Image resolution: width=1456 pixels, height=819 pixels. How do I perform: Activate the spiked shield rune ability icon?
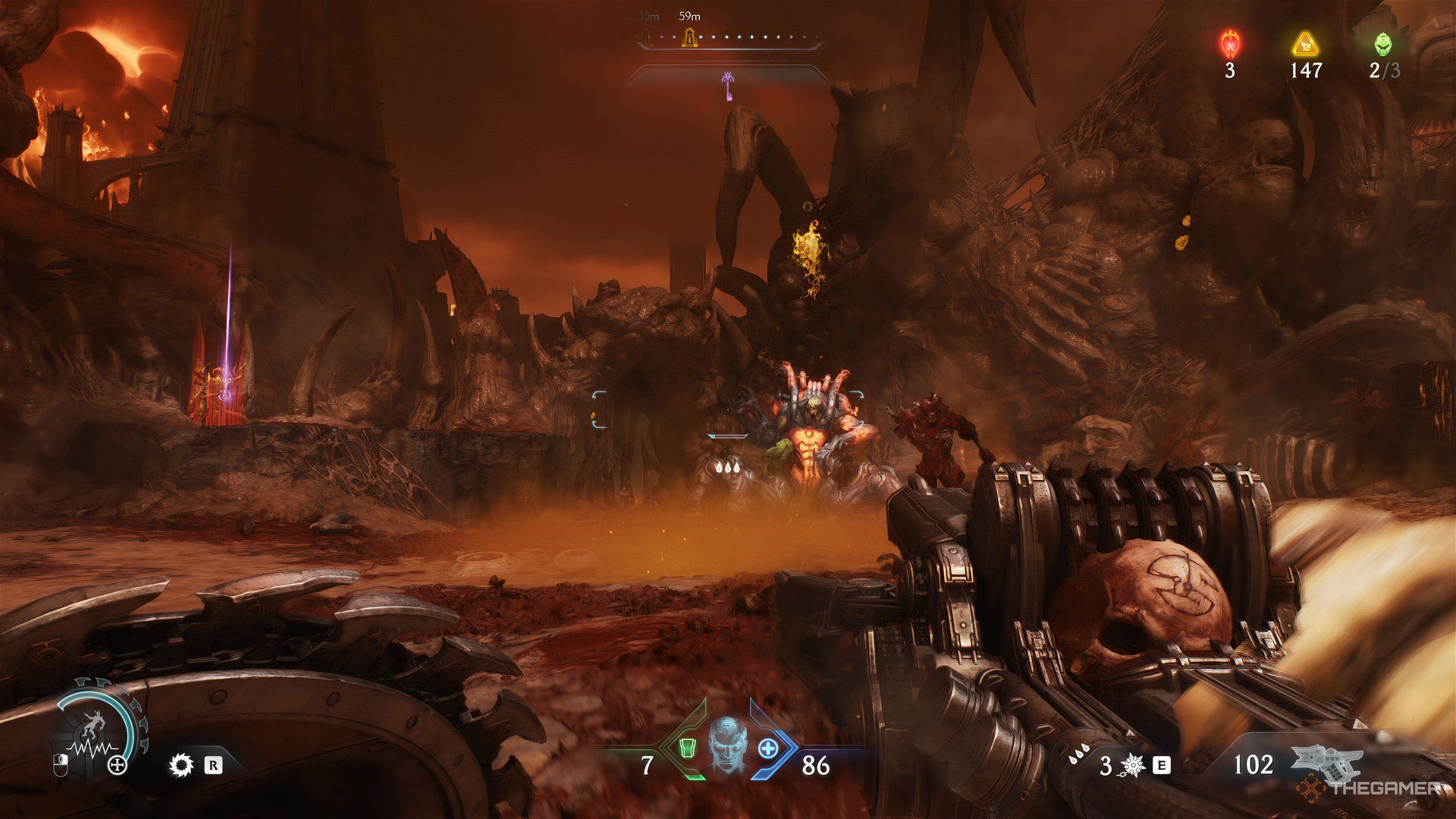tap(1132, 766)
